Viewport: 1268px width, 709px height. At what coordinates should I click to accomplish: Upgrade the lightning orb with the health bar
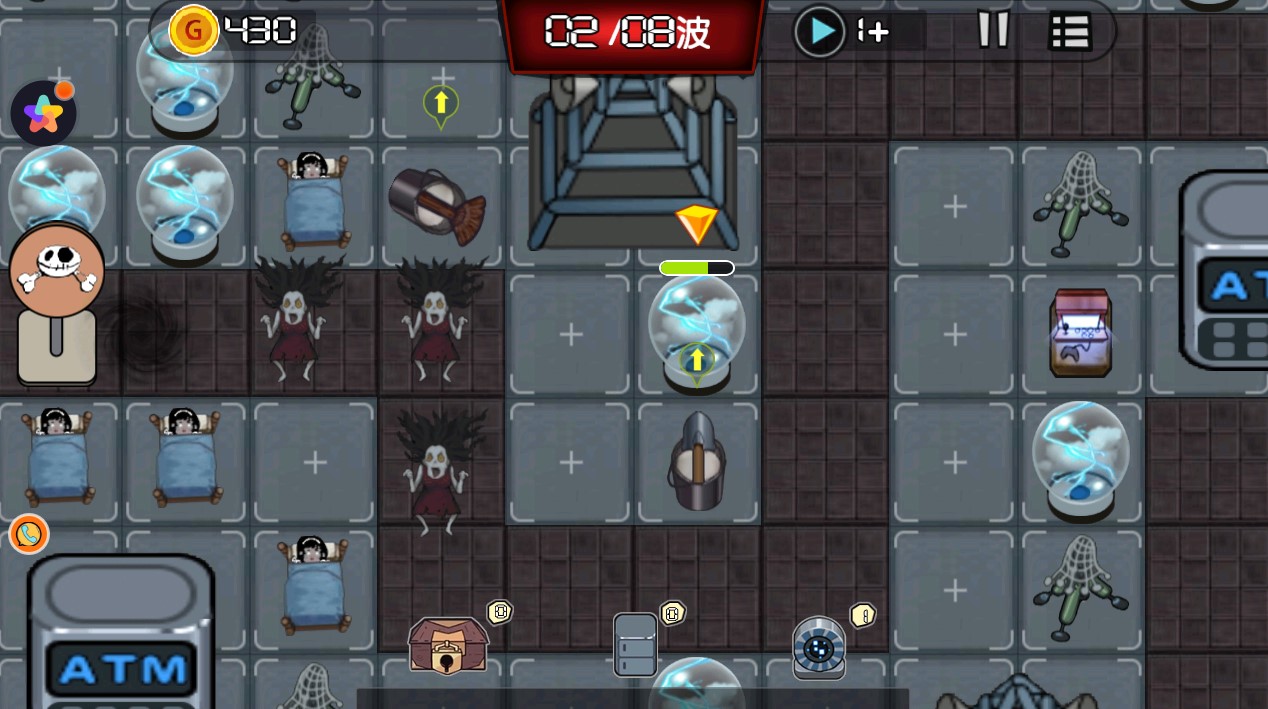[696, 358]
